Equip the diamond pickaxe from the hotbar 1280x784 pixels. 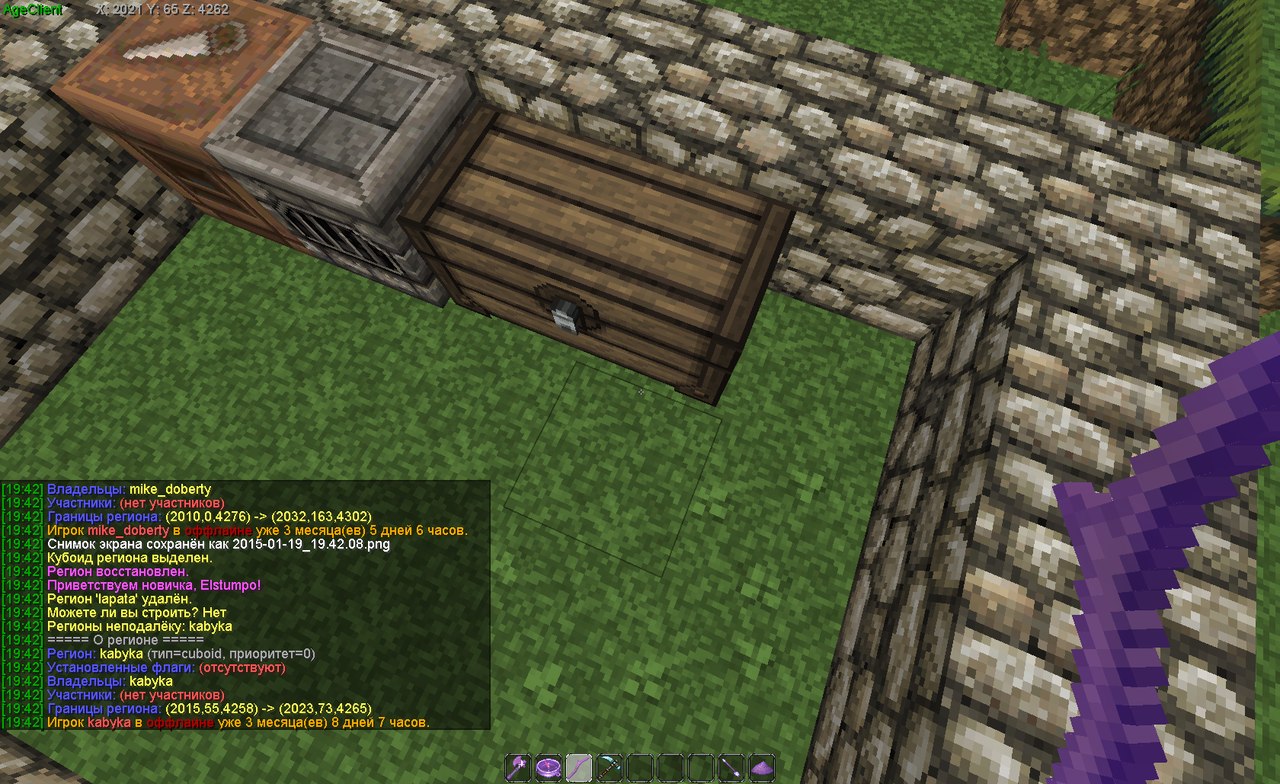point(609,768)
